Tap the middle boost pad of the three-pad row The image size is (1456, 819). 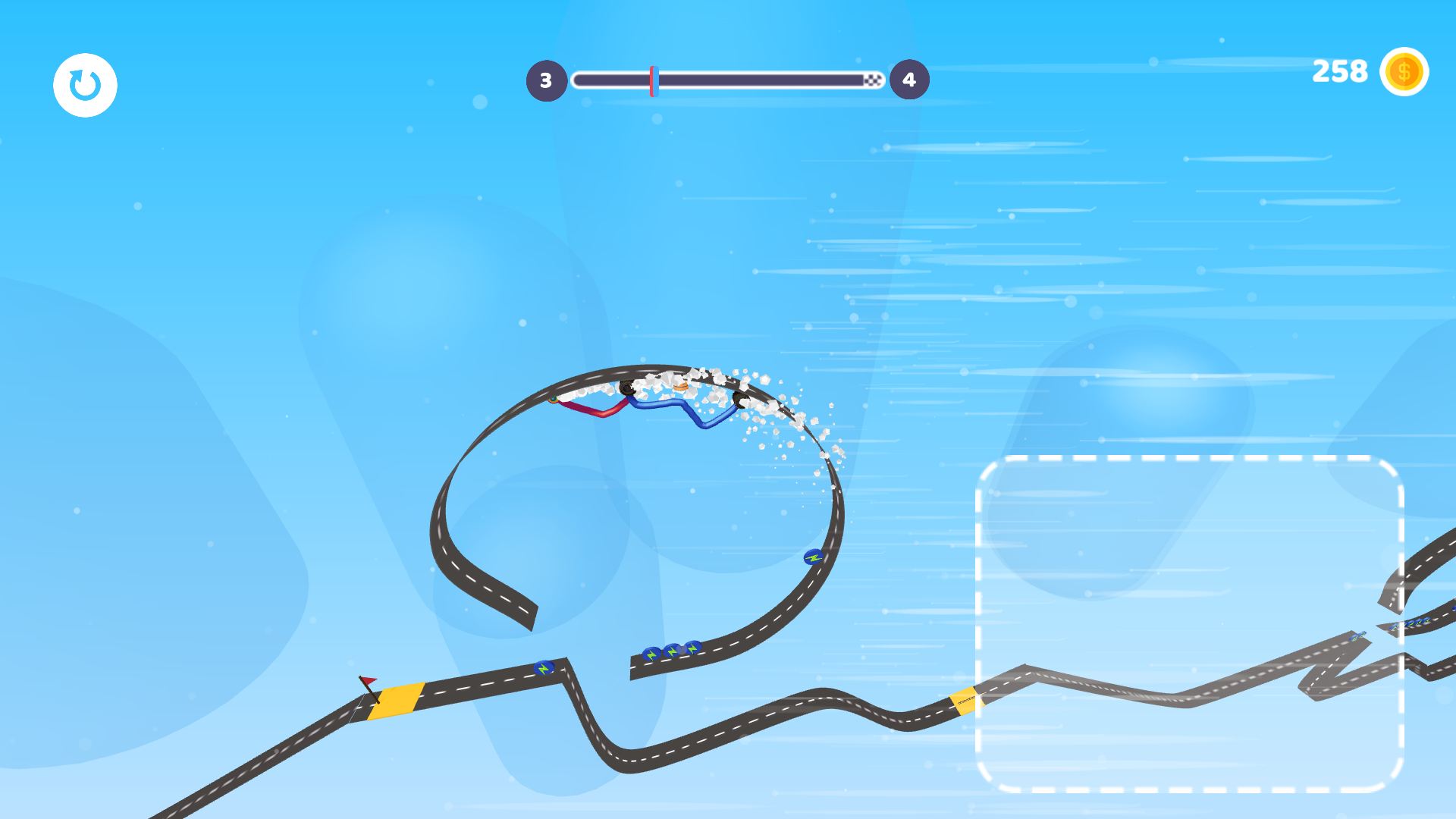click(671, 651)
